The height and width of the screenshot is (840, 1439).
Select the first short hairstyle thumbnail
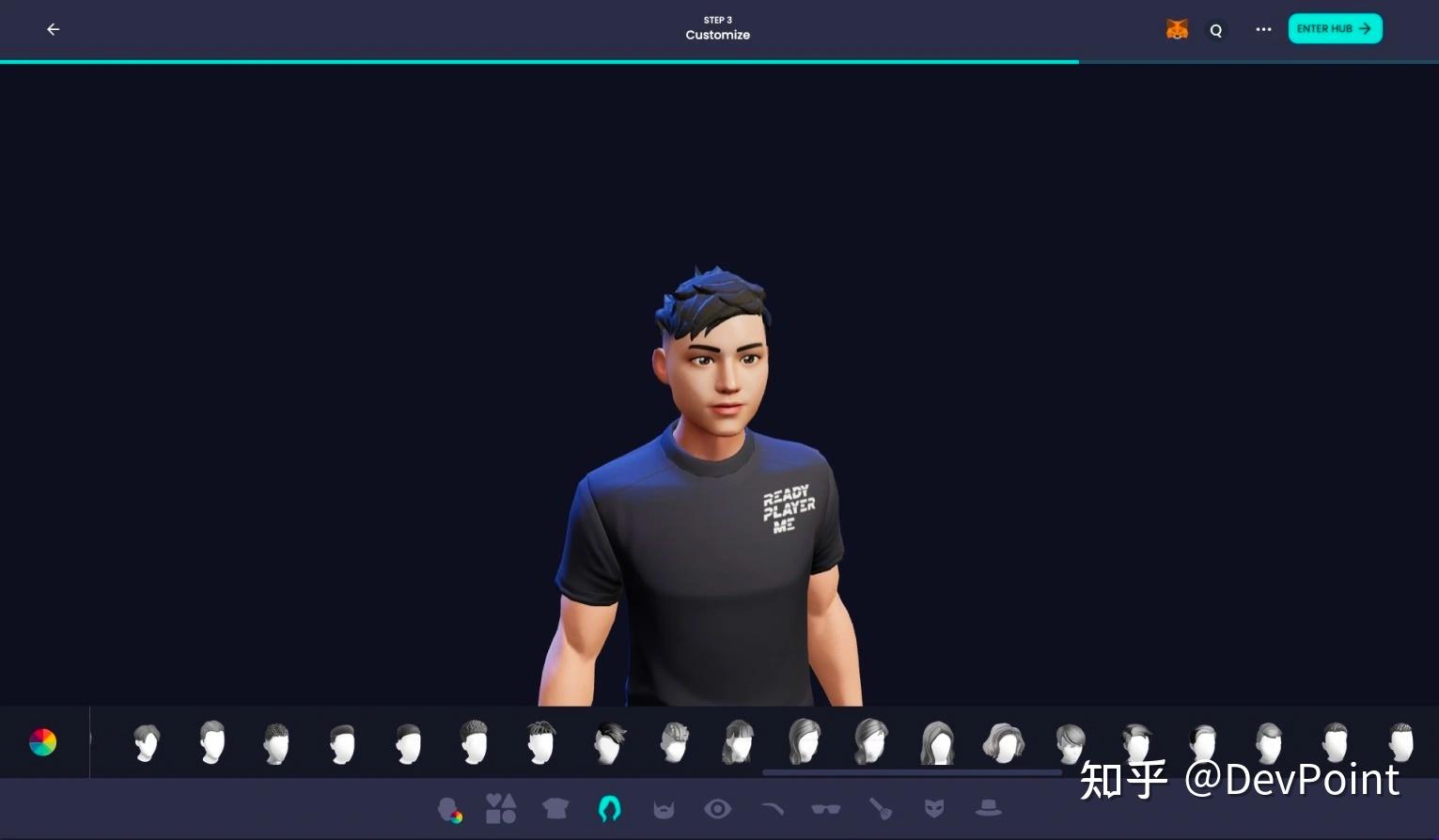point(146,741)
